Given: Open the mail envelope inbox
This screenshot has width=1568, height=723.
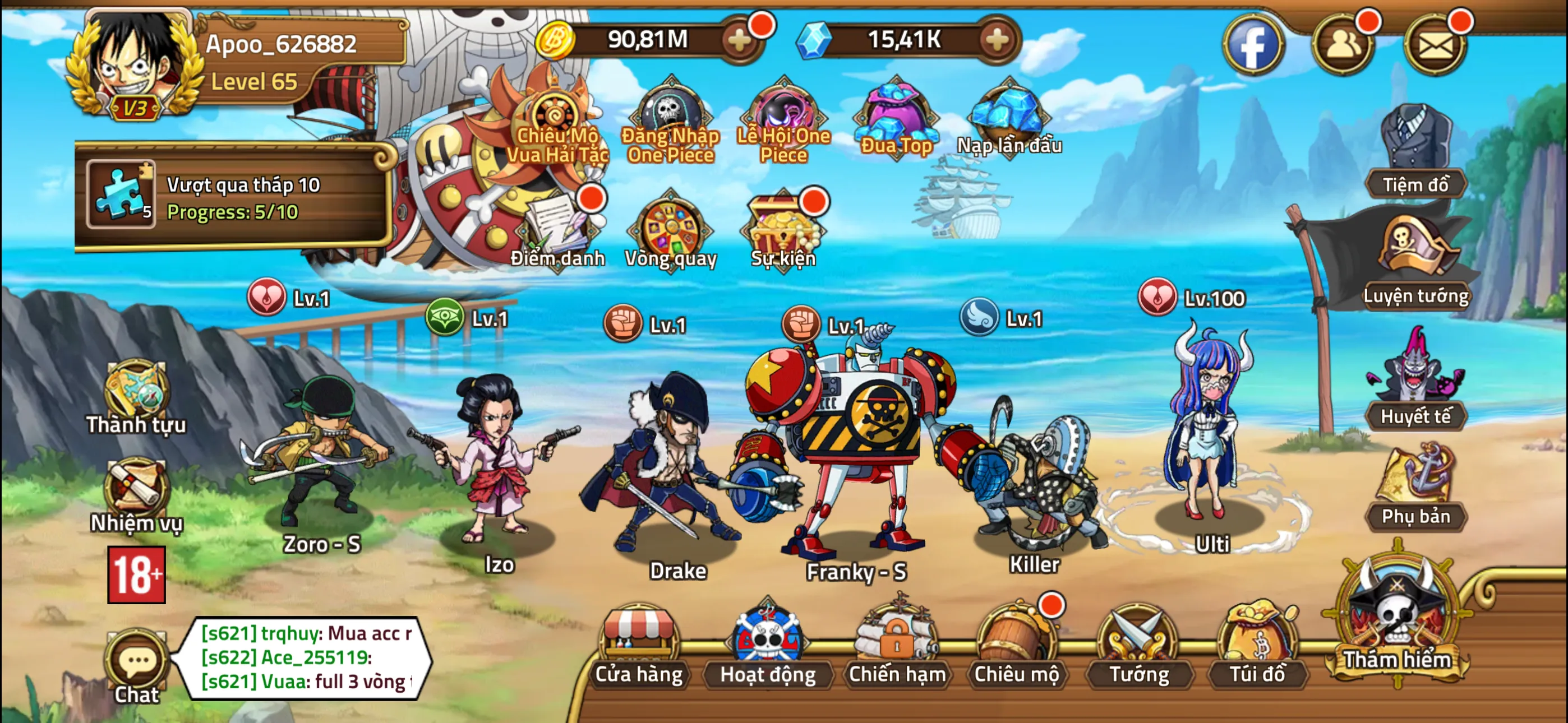Looking at the screenshot, I should [1435, 44].
